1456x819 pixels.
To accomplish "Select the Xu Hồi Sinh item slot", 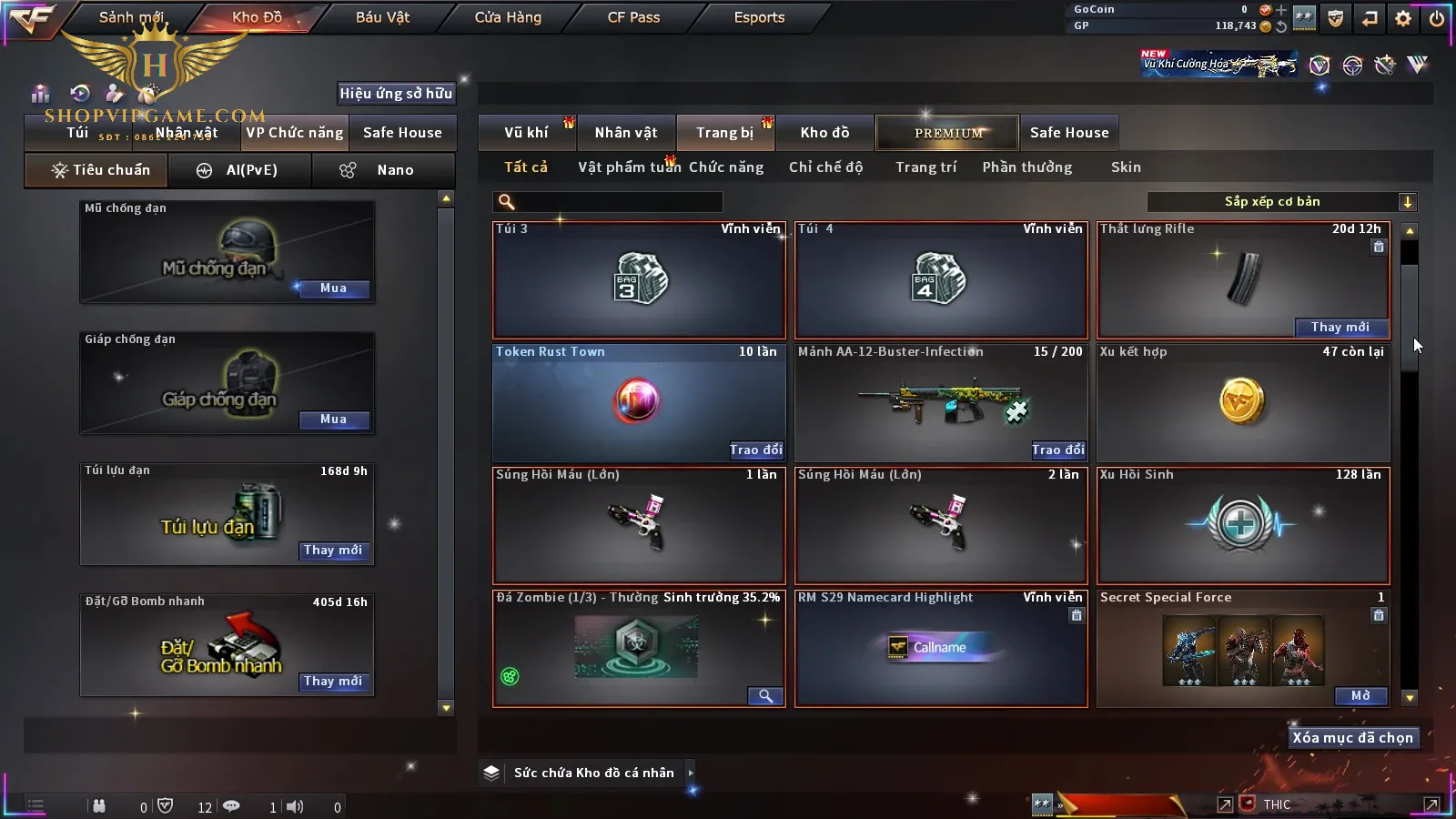I will click(x=1243, y=526).
